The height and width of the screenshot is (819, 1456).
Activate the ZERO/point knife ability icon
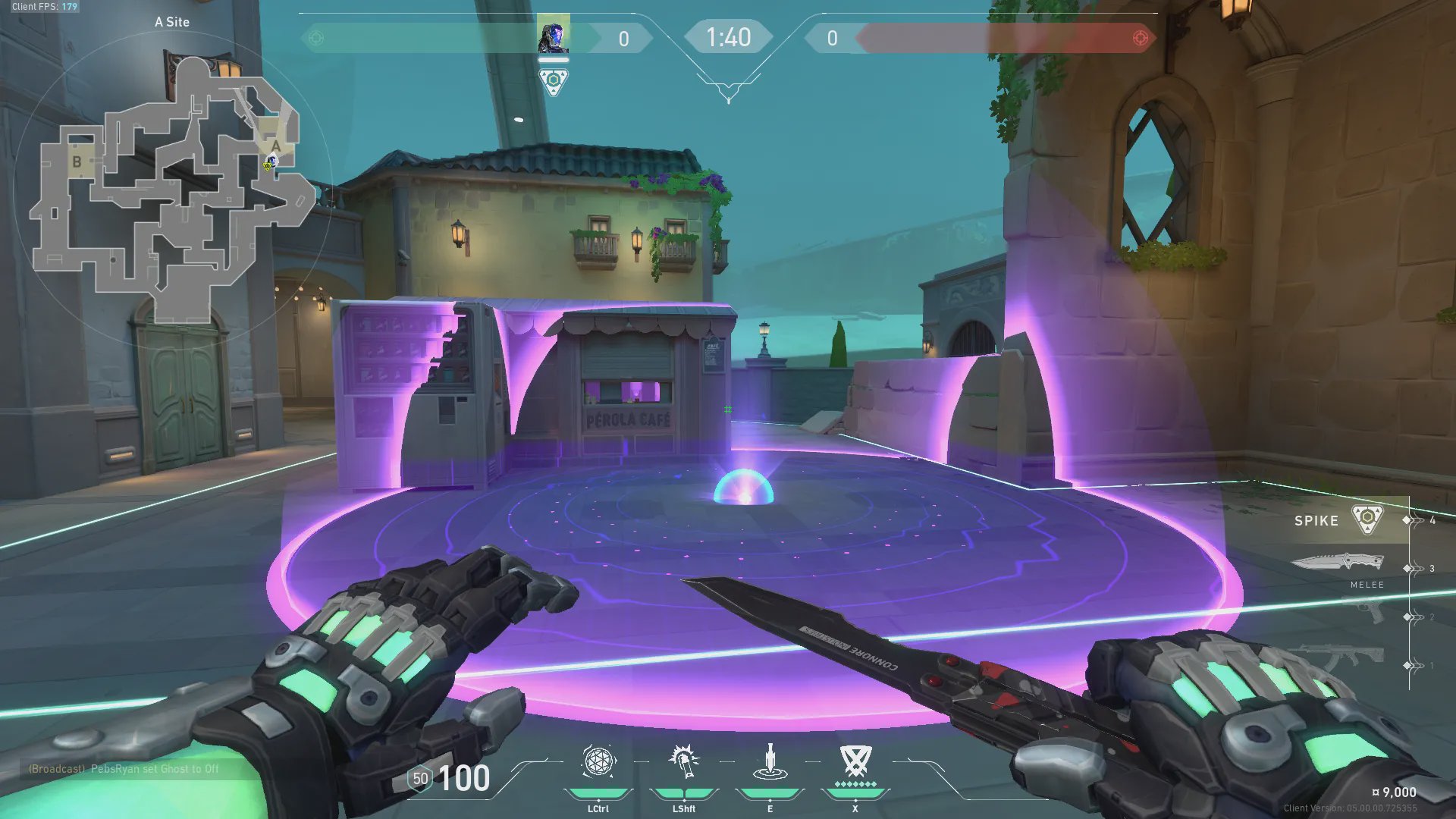770,761
